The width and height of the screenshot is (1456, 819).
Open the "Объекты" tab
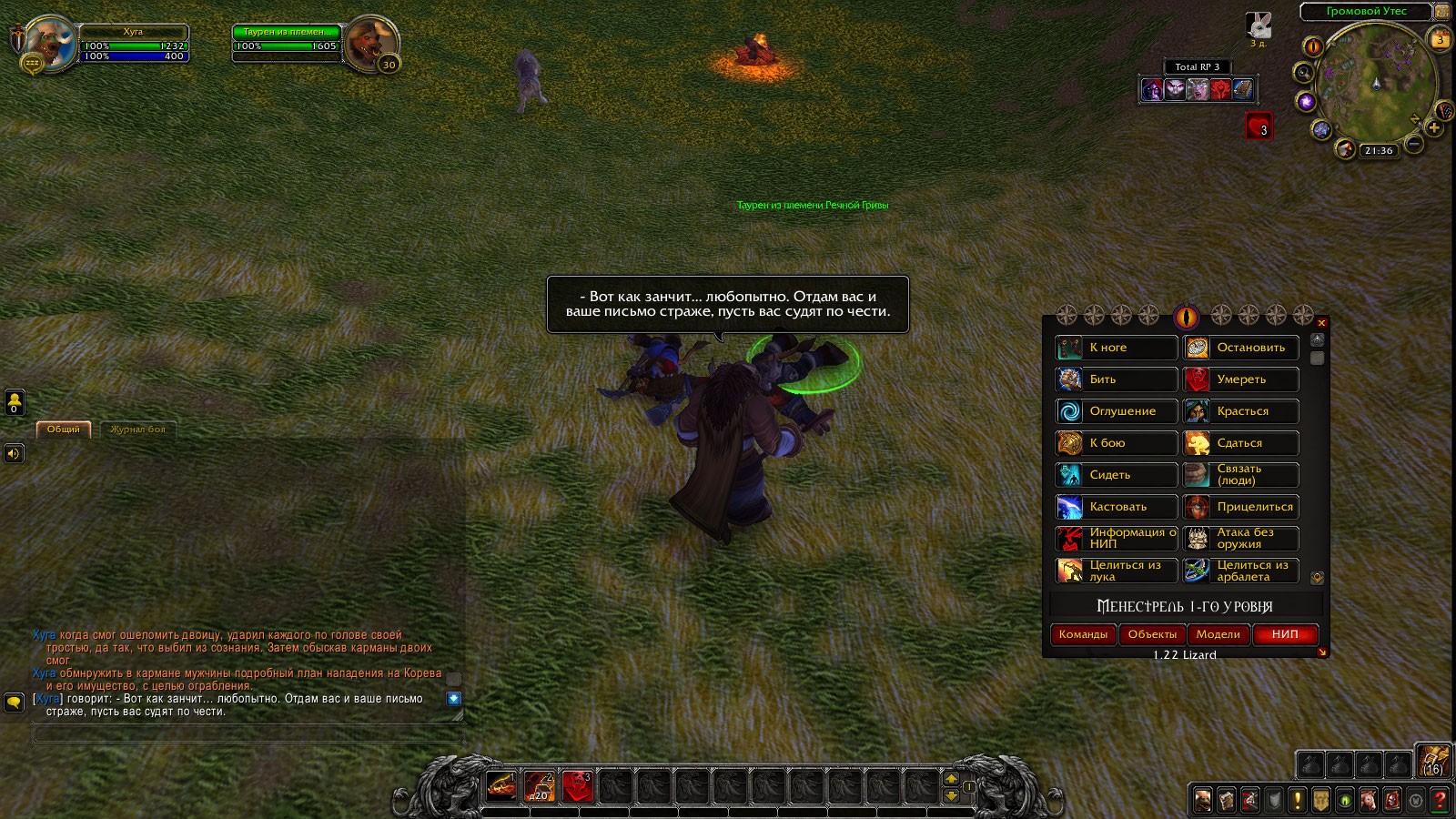pos(1152,634)
